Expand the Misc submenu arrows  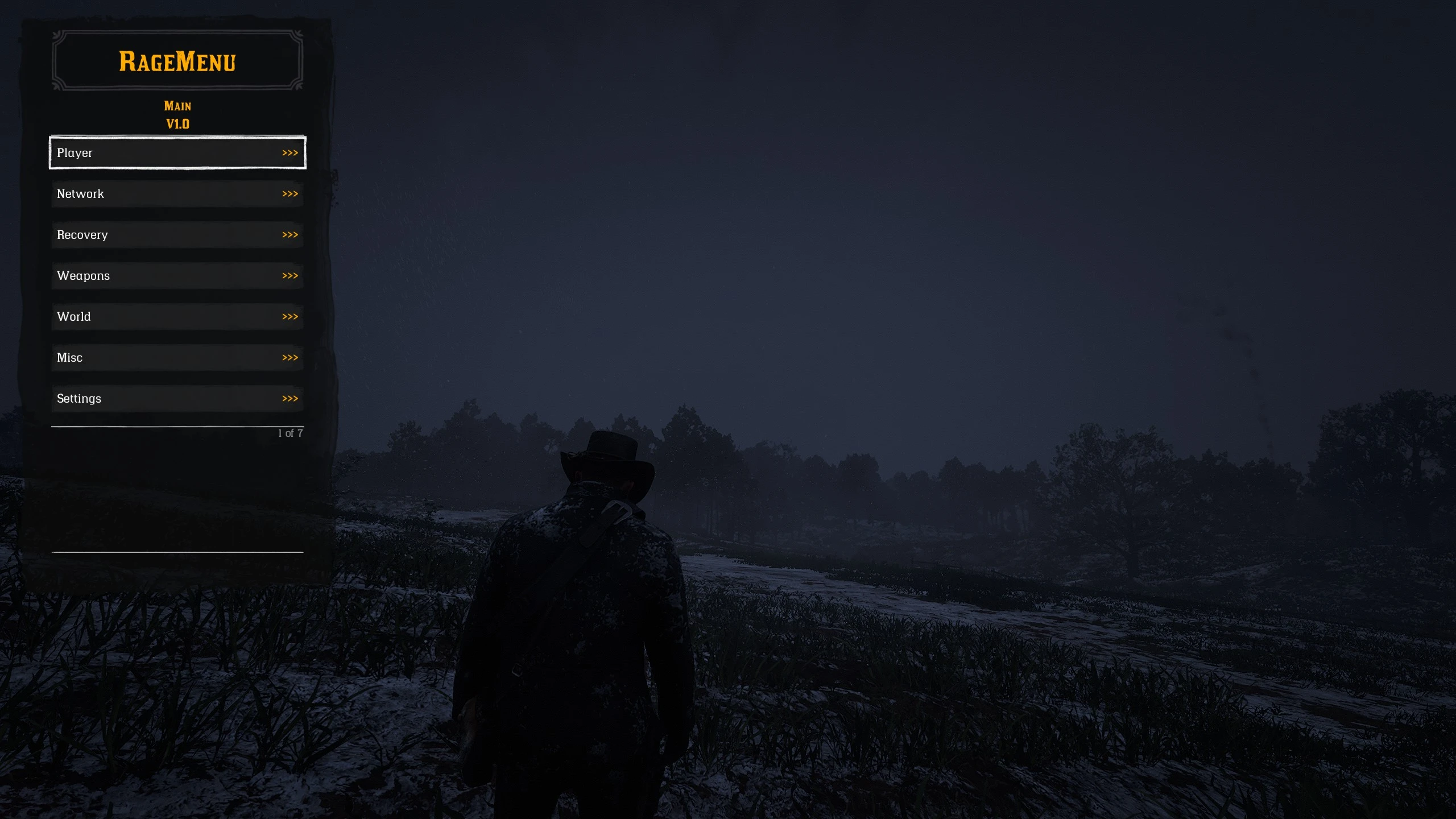click(x=291, y=357)
